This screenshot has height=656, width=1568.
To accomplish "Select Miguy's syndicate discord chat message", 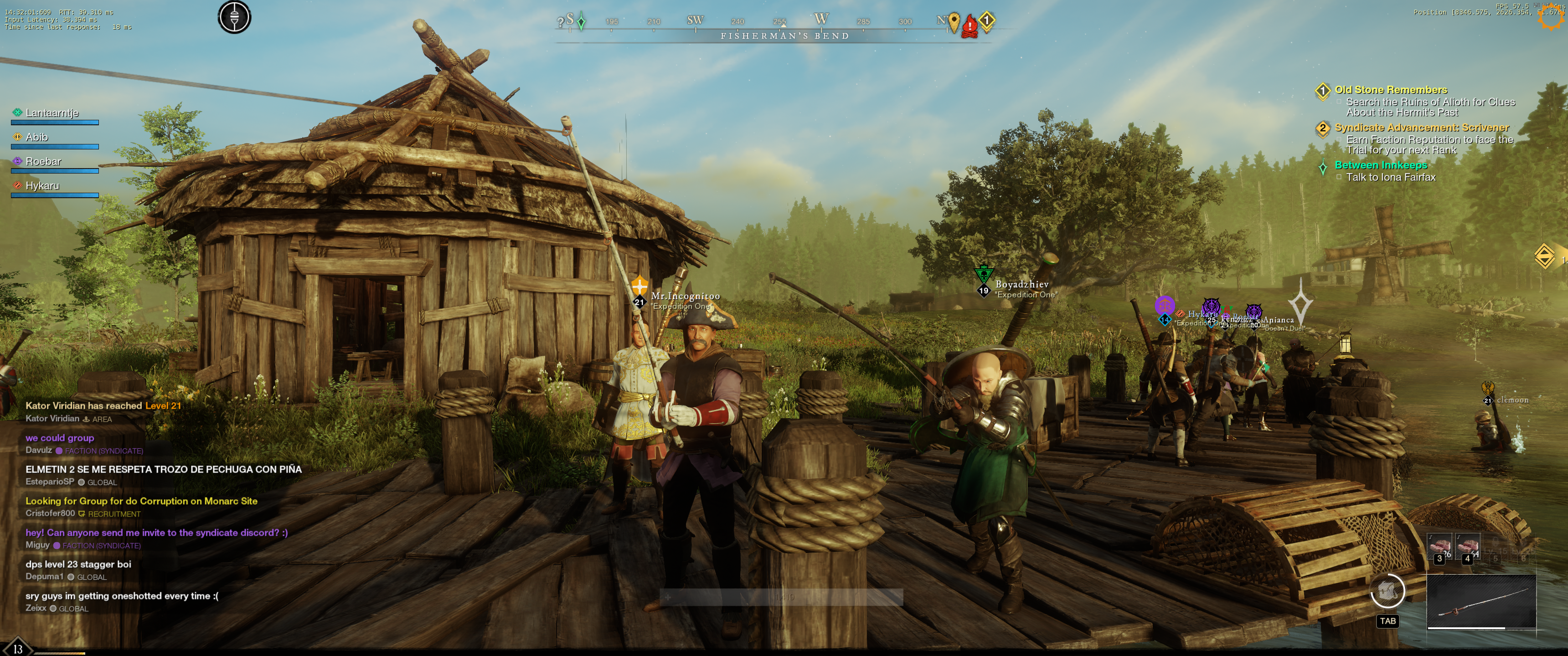I will 156,533.
